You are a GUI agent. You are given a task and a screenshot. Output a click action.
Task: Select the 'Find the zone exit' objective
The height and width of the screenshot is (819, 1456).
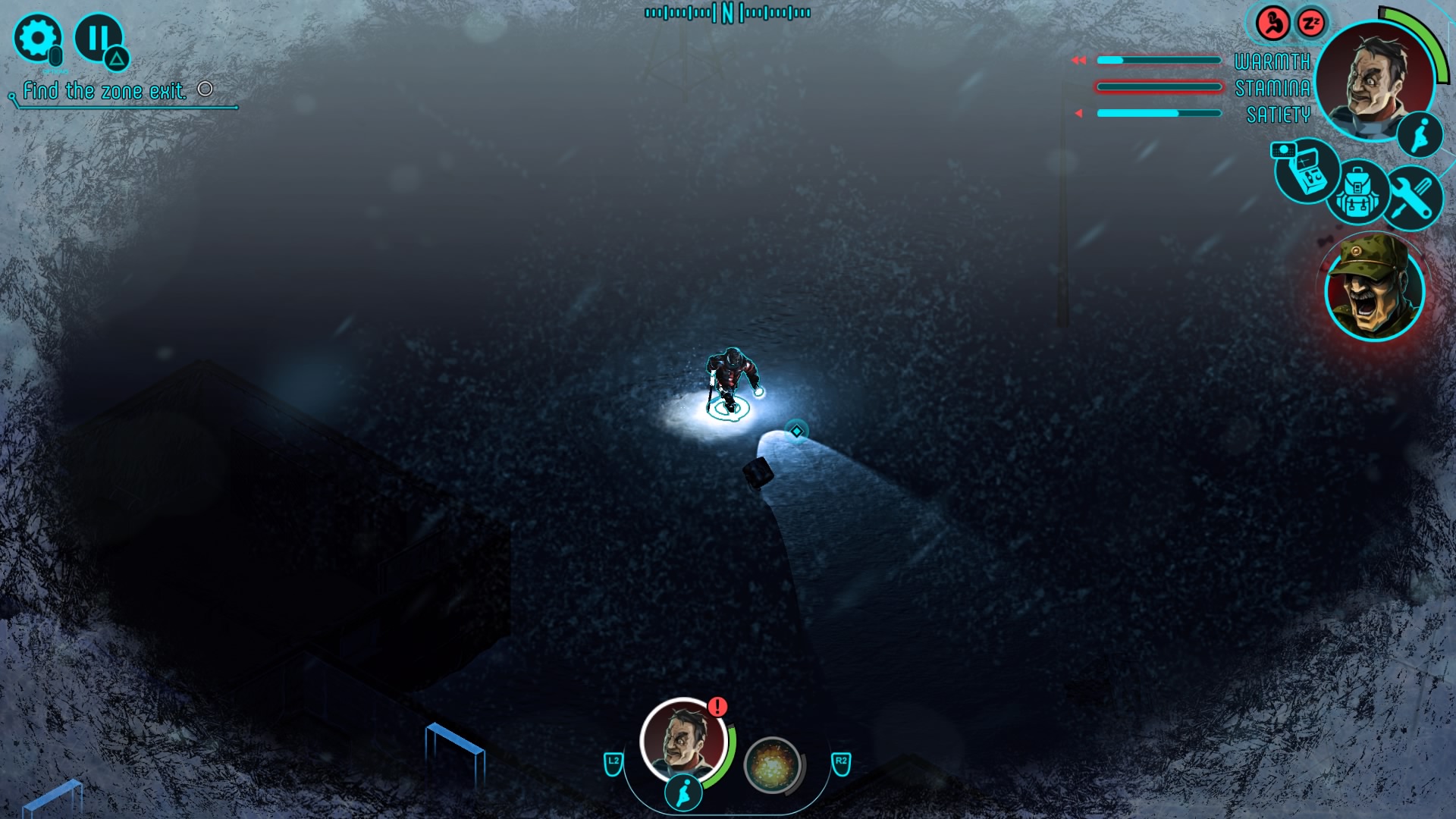tap(105, 92)
